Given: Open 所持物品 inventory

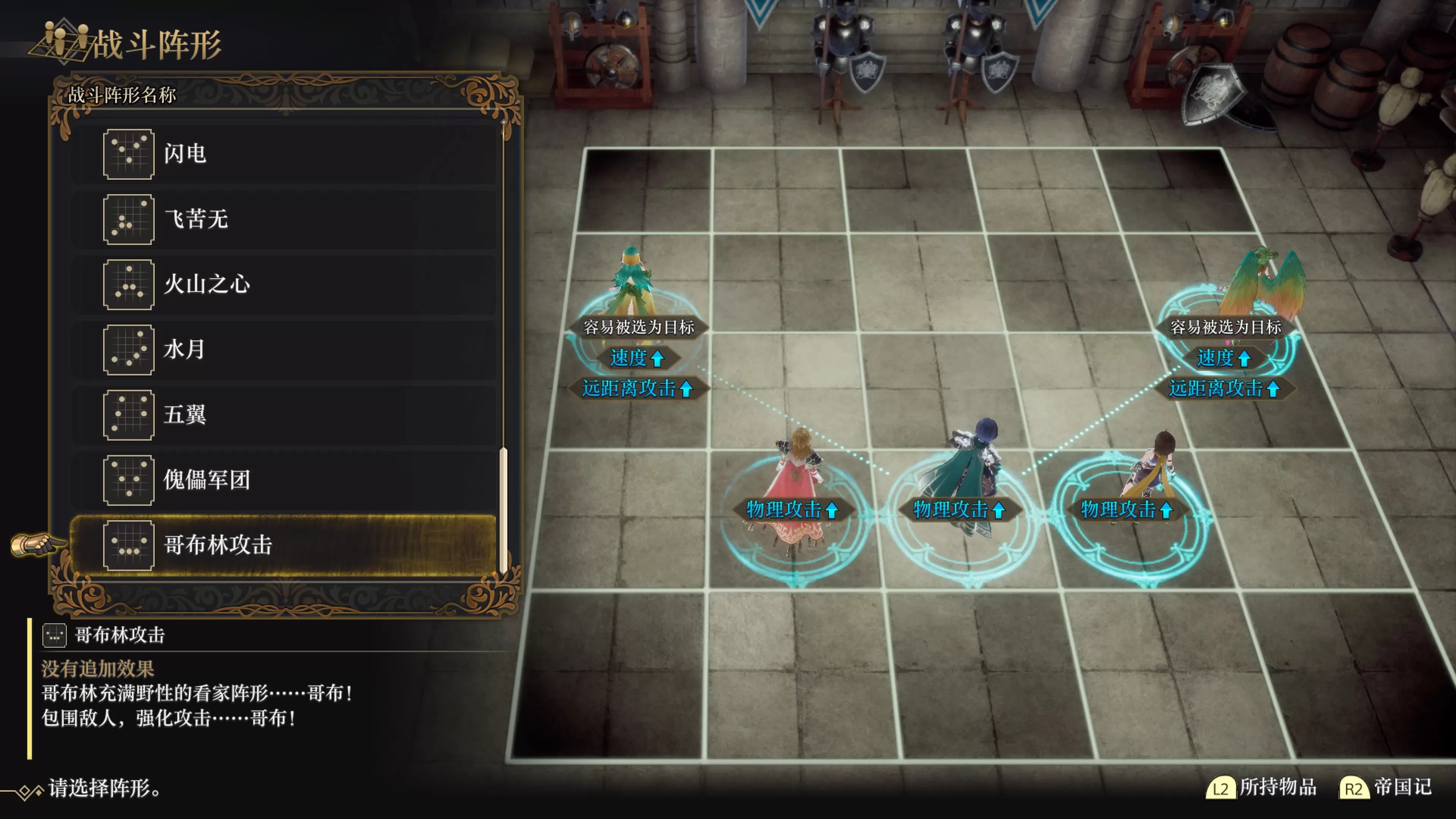Looking at the screenshot, I should click(1261, 788).
